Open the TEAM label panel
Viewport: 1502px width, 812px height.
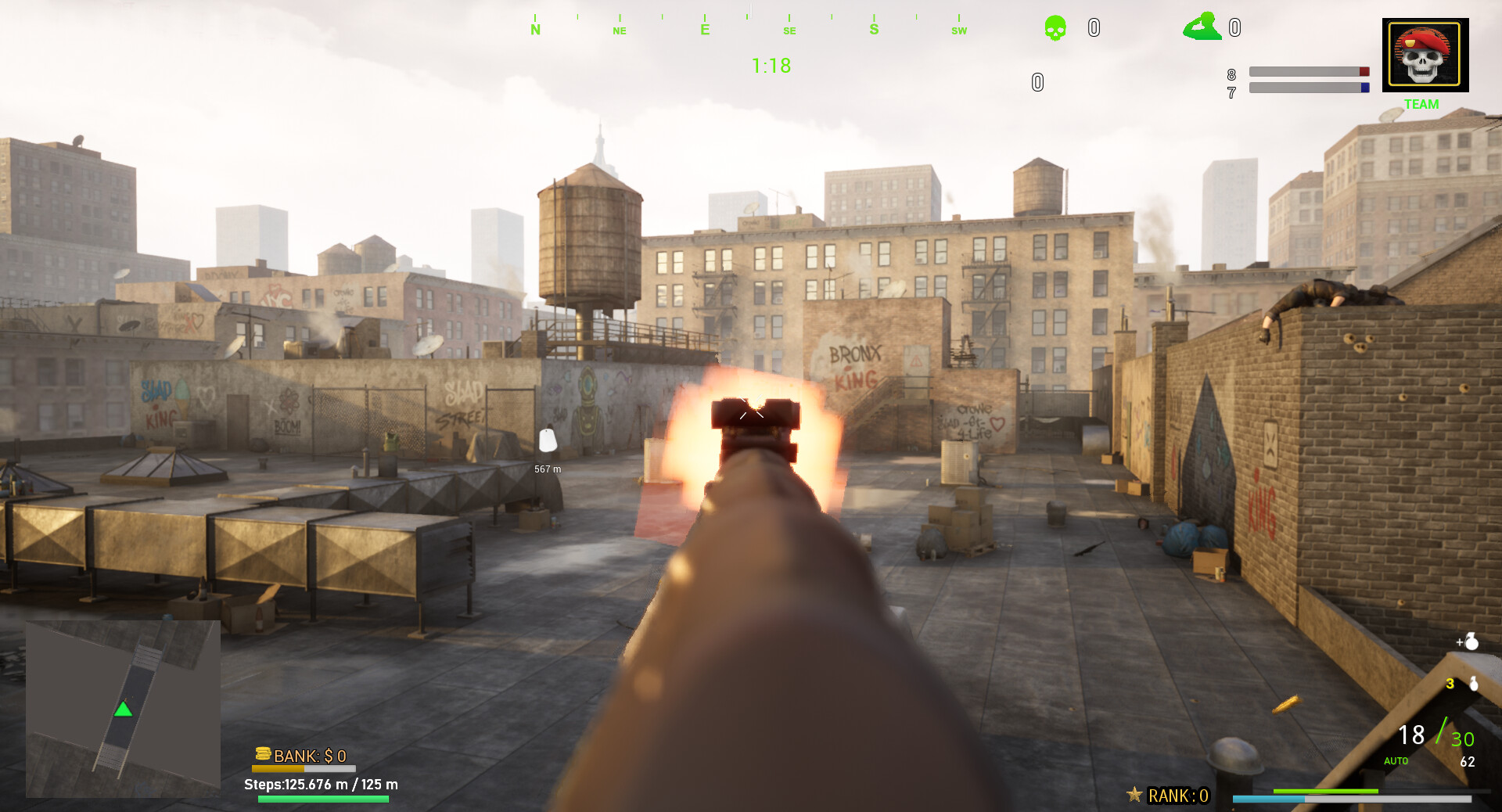(1422, 104)
